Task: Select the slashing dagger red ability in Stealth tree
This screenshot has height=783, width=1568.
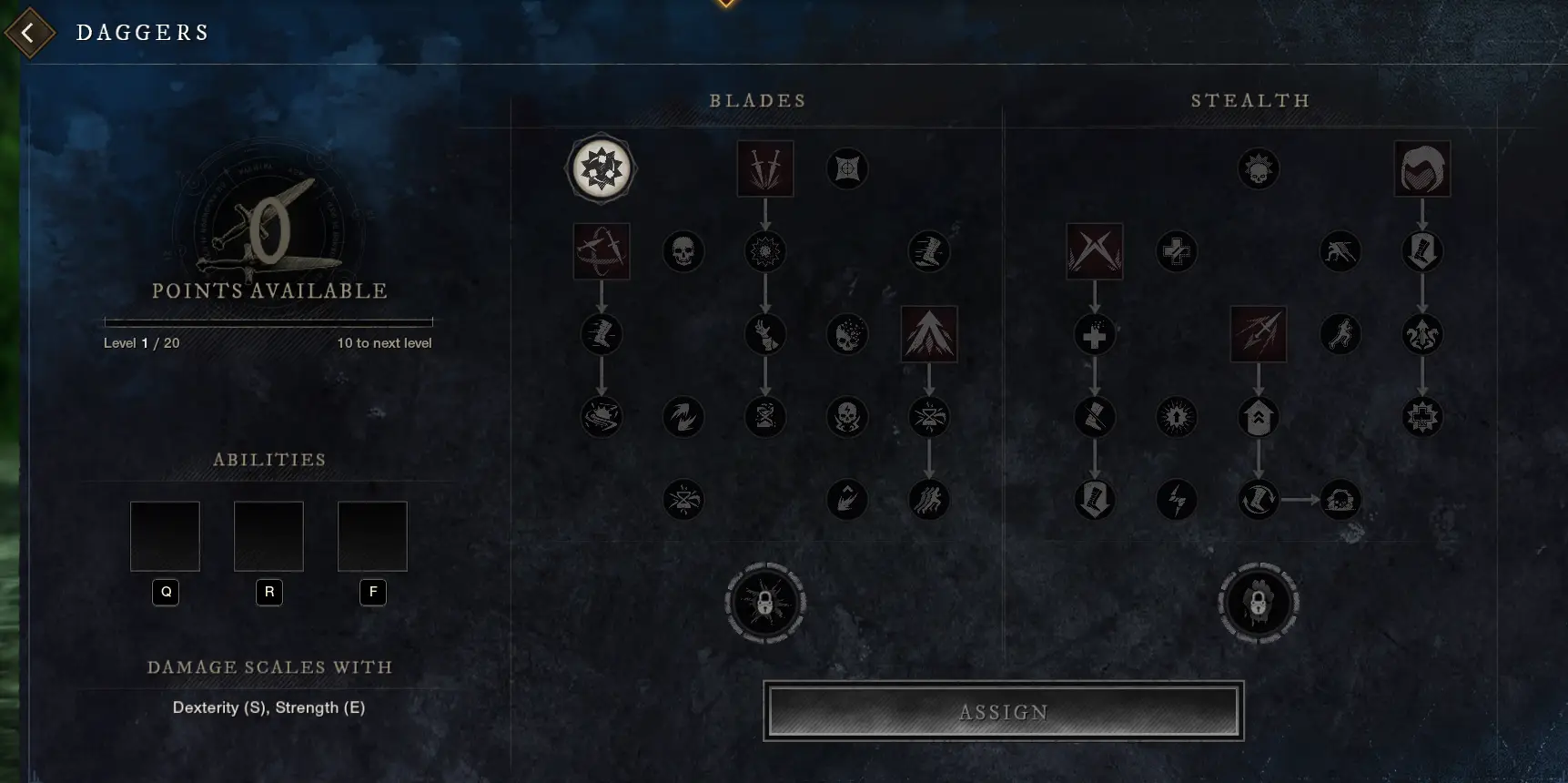Action: click(1259, 334)
